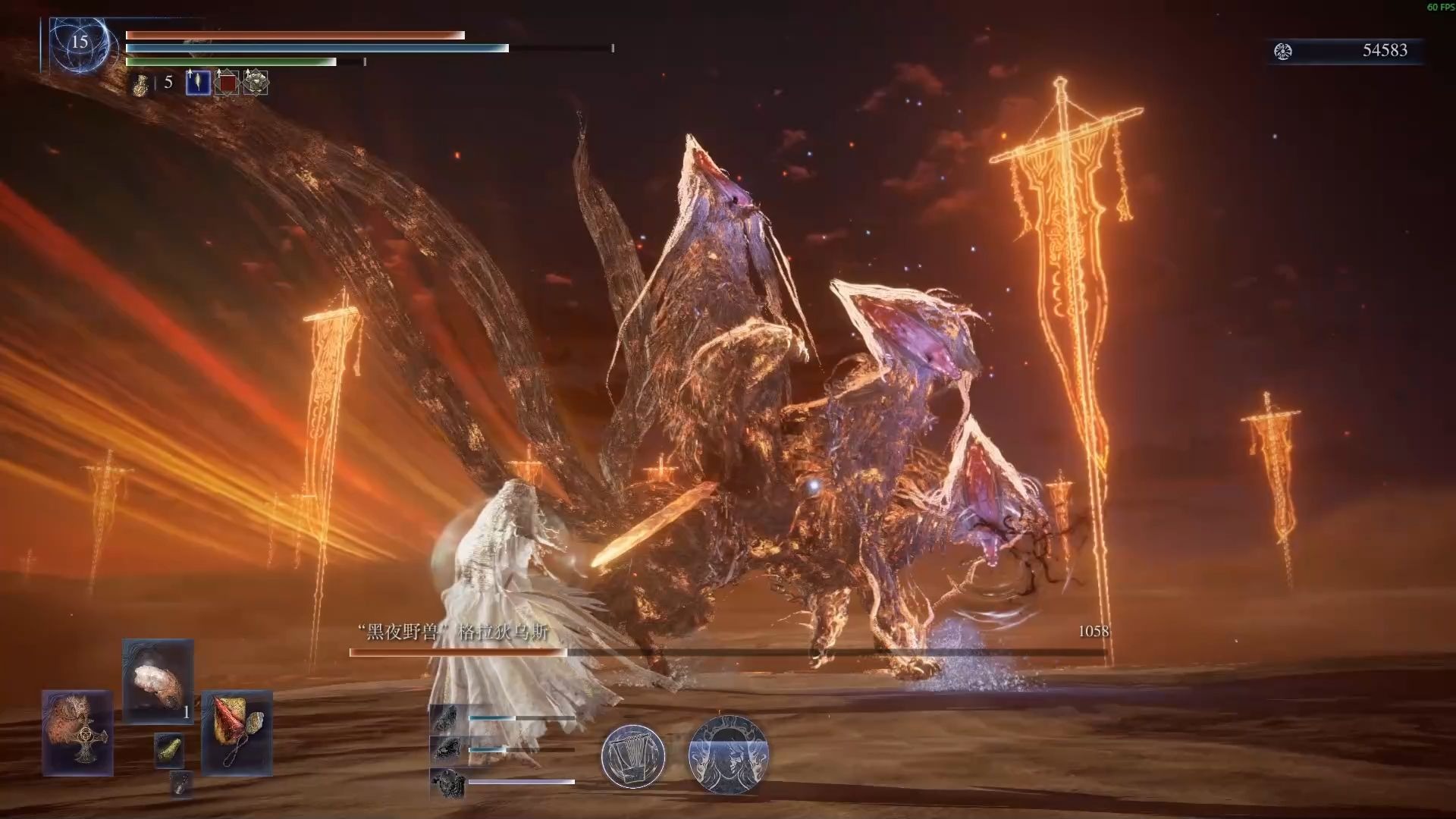1456x819 pixels.
Task: Click the level 15 emblem
Action: pyautogui.click(x=80, y=43)
